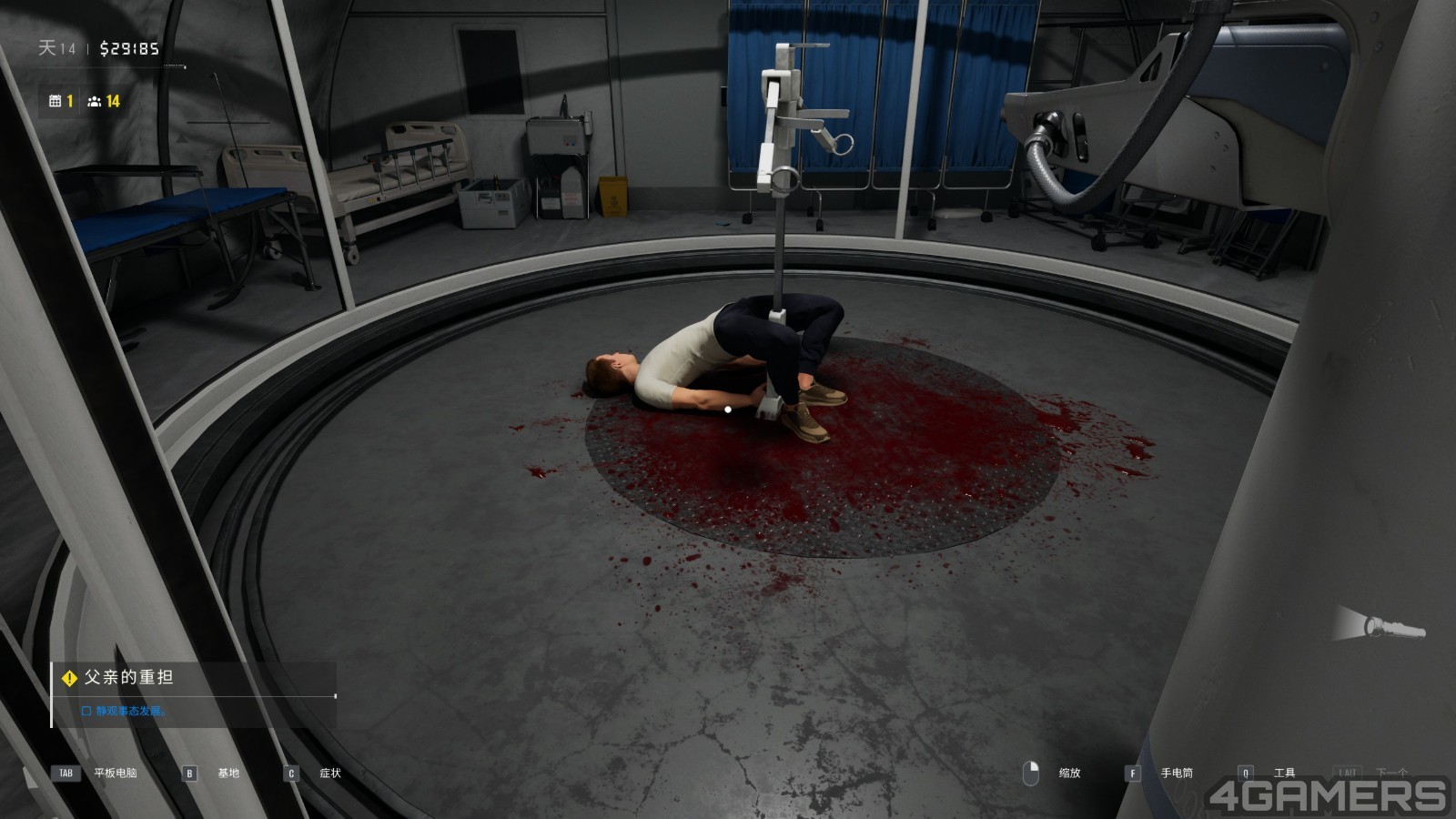1456x819 pixels.
Task: Open the people count icon
Action: 94,101
